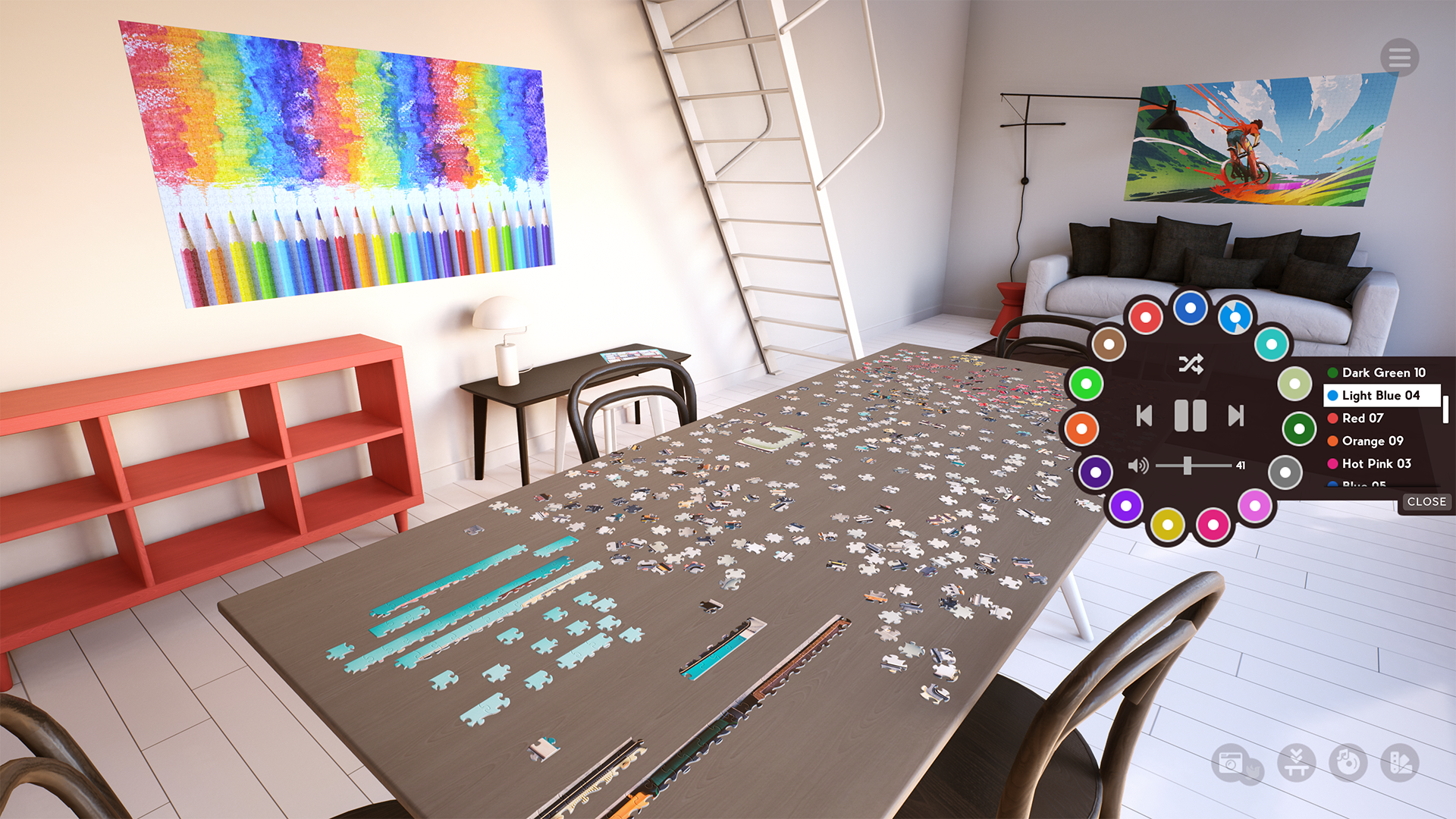Select the teal disc on the music wheel
The image size is (1456, 819).
click(x=1272, y=344)
